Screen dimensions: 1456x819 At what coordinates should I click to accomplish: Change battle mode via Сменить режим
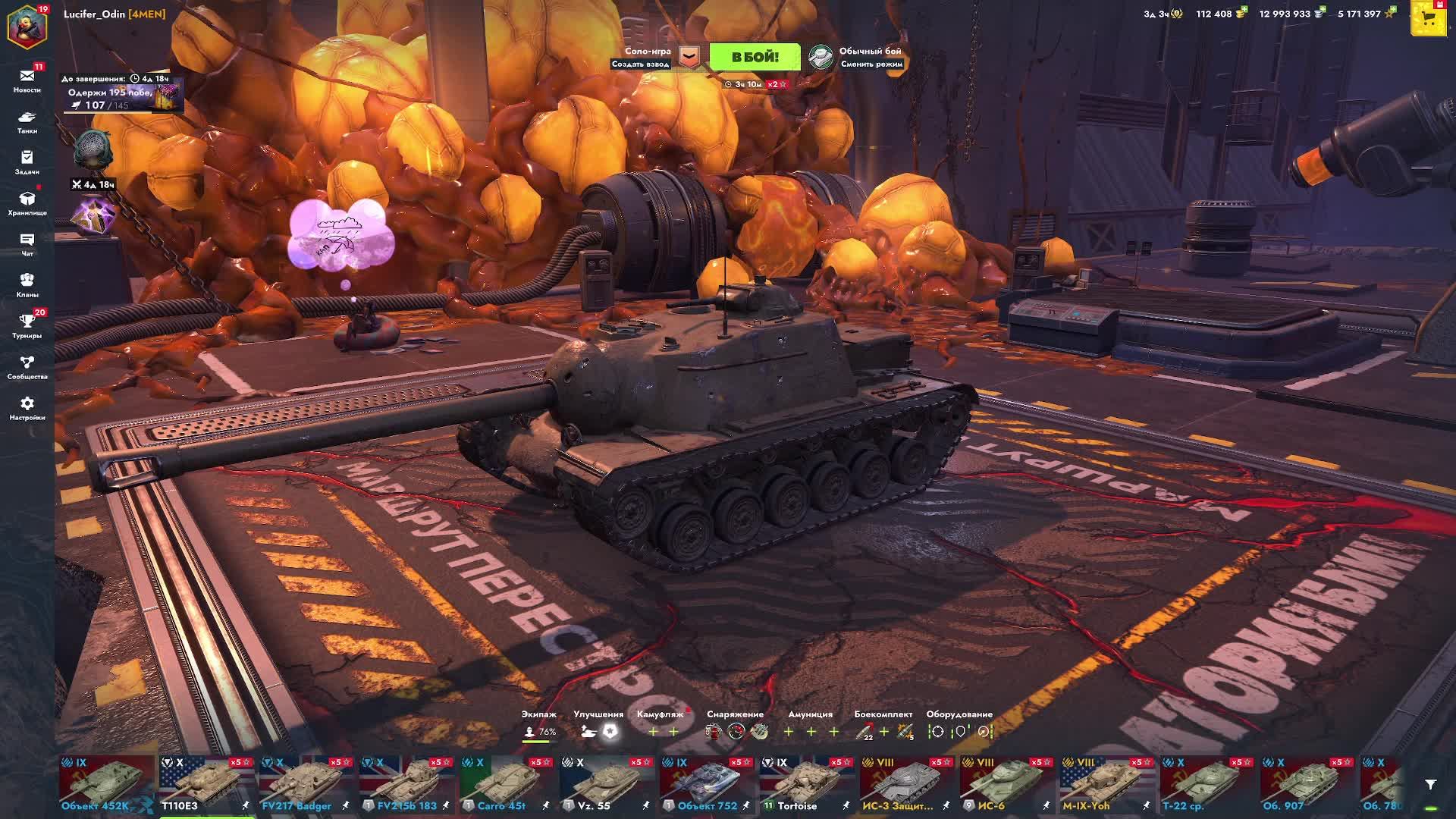tap(871, 64)
